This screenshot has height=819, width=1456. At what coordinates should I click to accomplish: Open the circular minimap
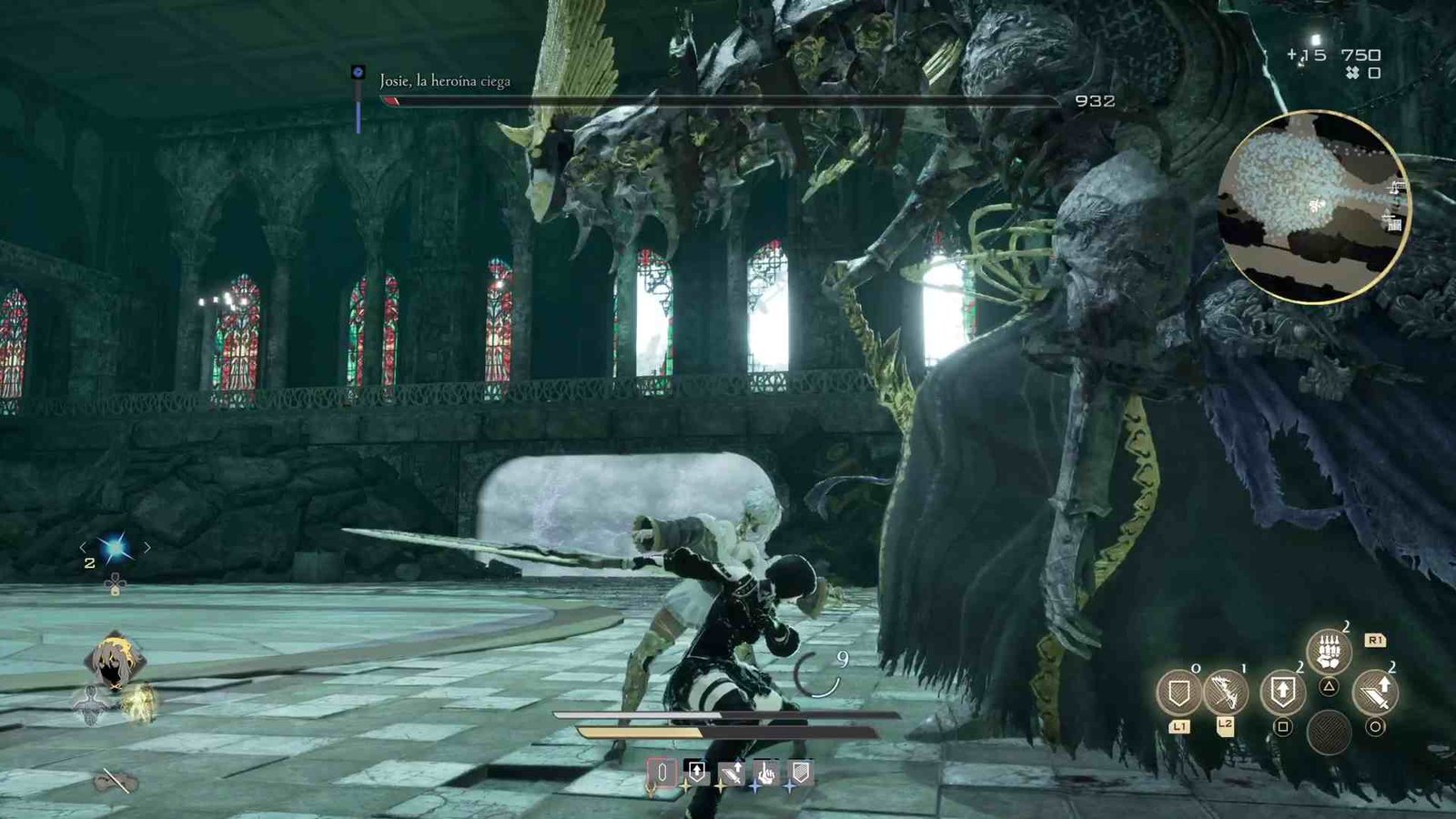click(x=1312, y=207)
